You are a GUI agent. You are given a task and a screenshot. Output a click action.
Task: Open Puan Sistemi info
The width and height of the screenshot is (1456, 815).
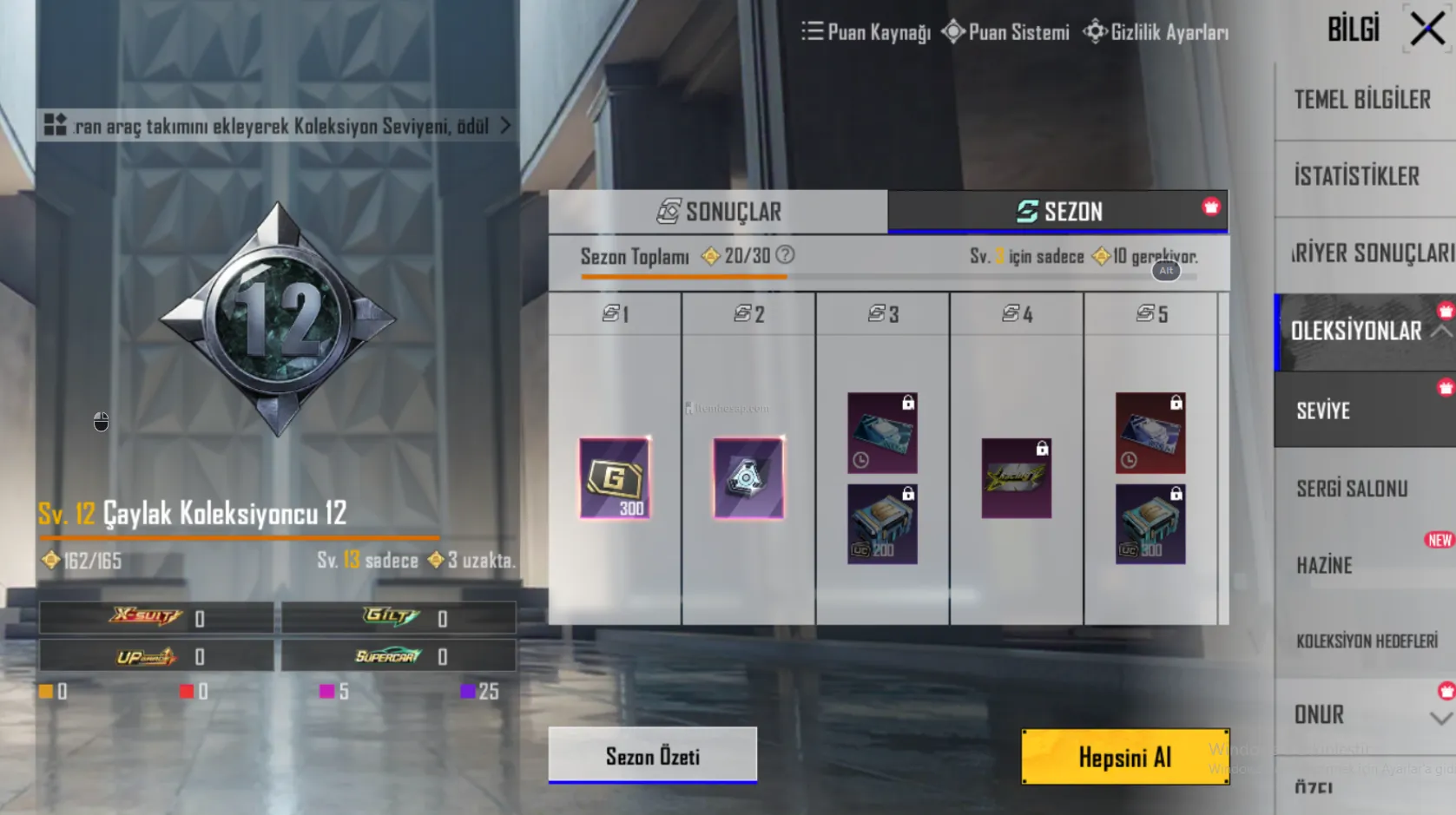tap(1006, 33)
